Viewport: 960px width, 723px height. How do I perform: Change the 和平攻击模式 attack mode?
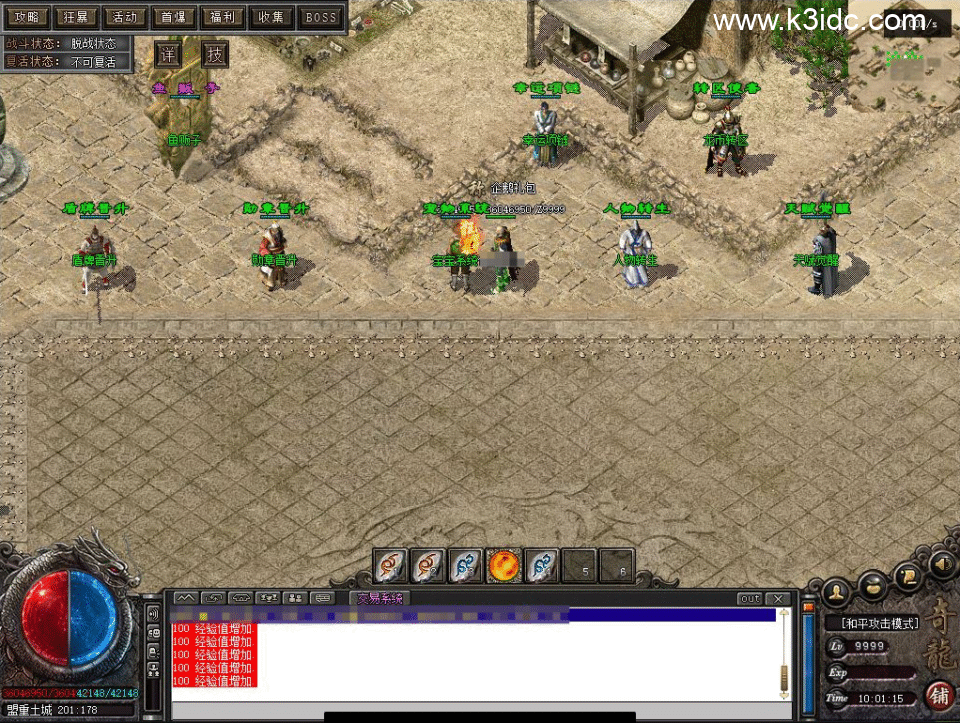click(x=879, y=623)
